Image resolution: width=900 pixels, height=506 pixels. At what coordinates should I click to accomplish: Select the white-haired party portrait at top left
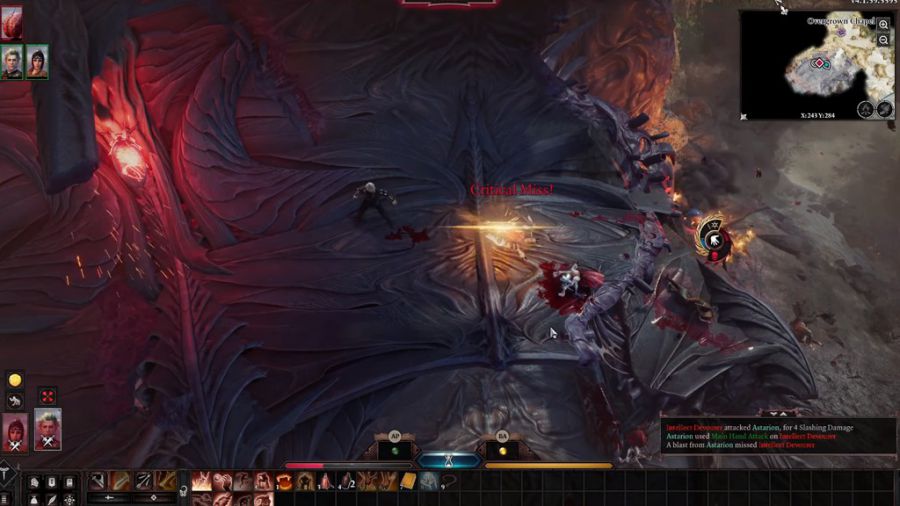[12, 62]
